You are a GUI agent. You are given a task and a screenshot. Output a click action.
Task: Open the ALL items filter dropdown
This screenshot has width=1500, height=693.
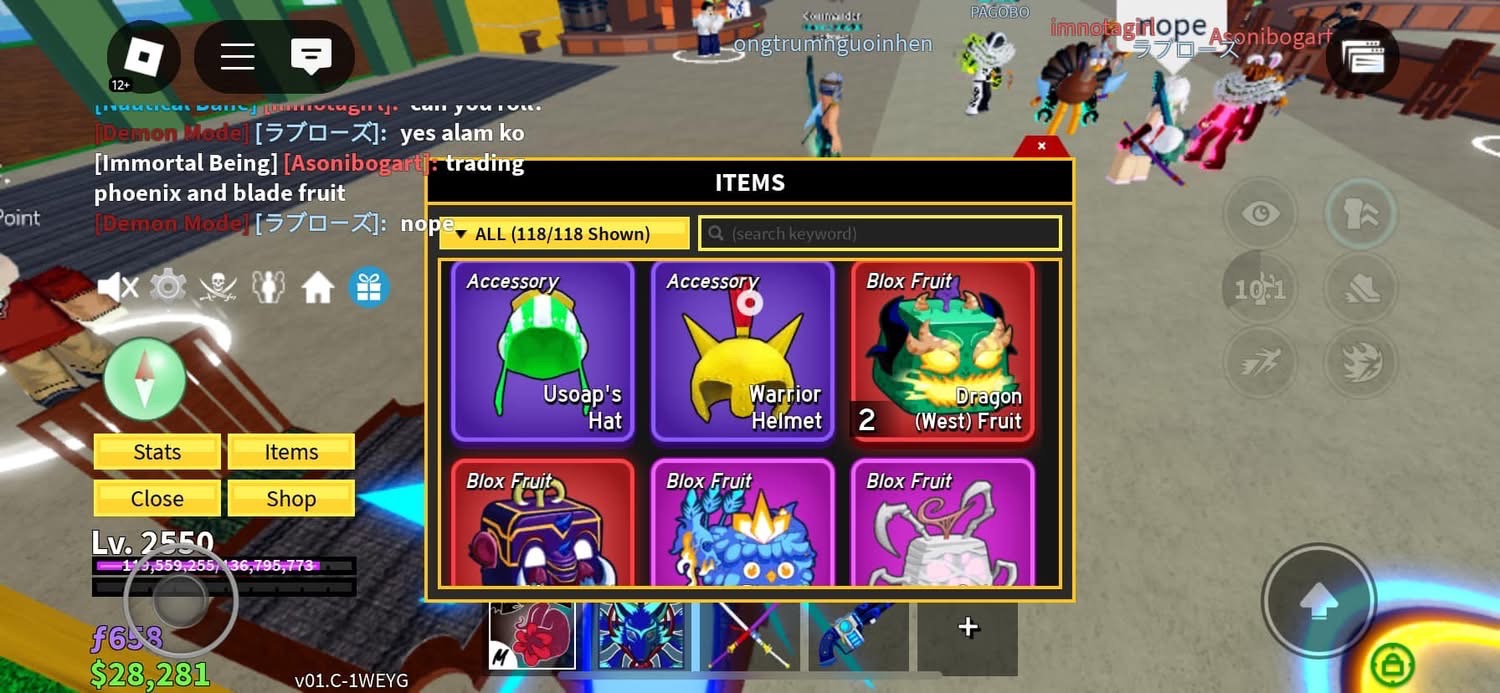point(564,234)
